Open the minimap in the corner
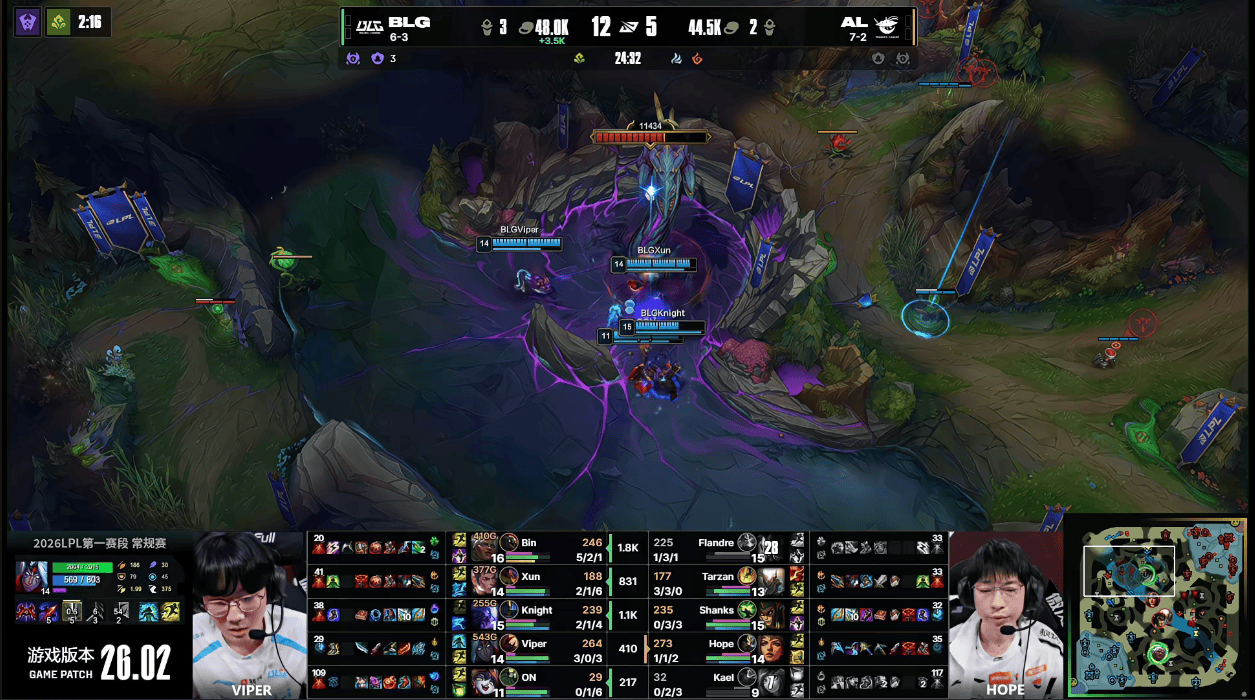The height and width of the screenshot is (700, 1255). pos(1158,606)
